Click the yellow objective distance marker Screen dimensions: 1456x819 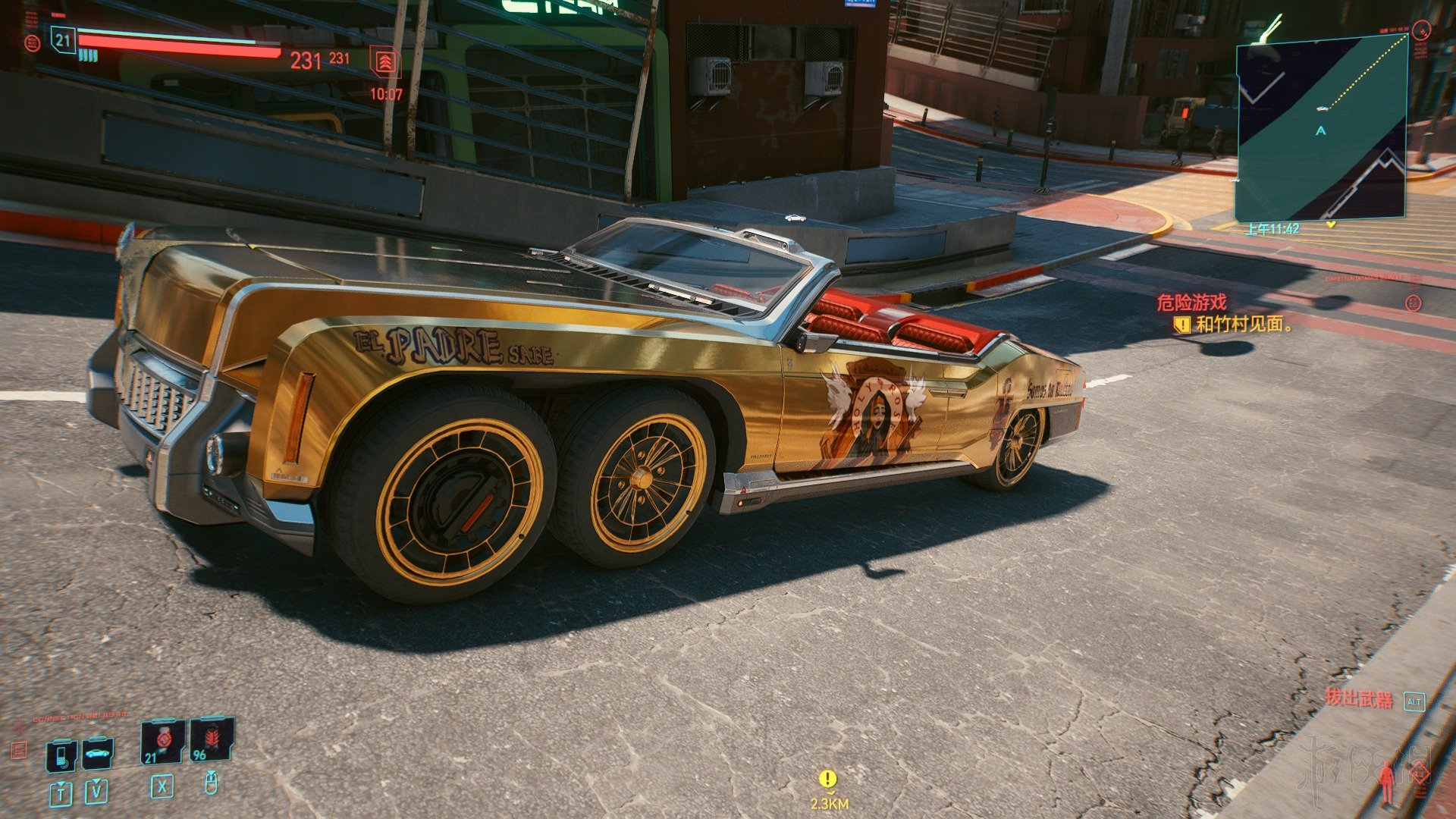coord(828,780)
